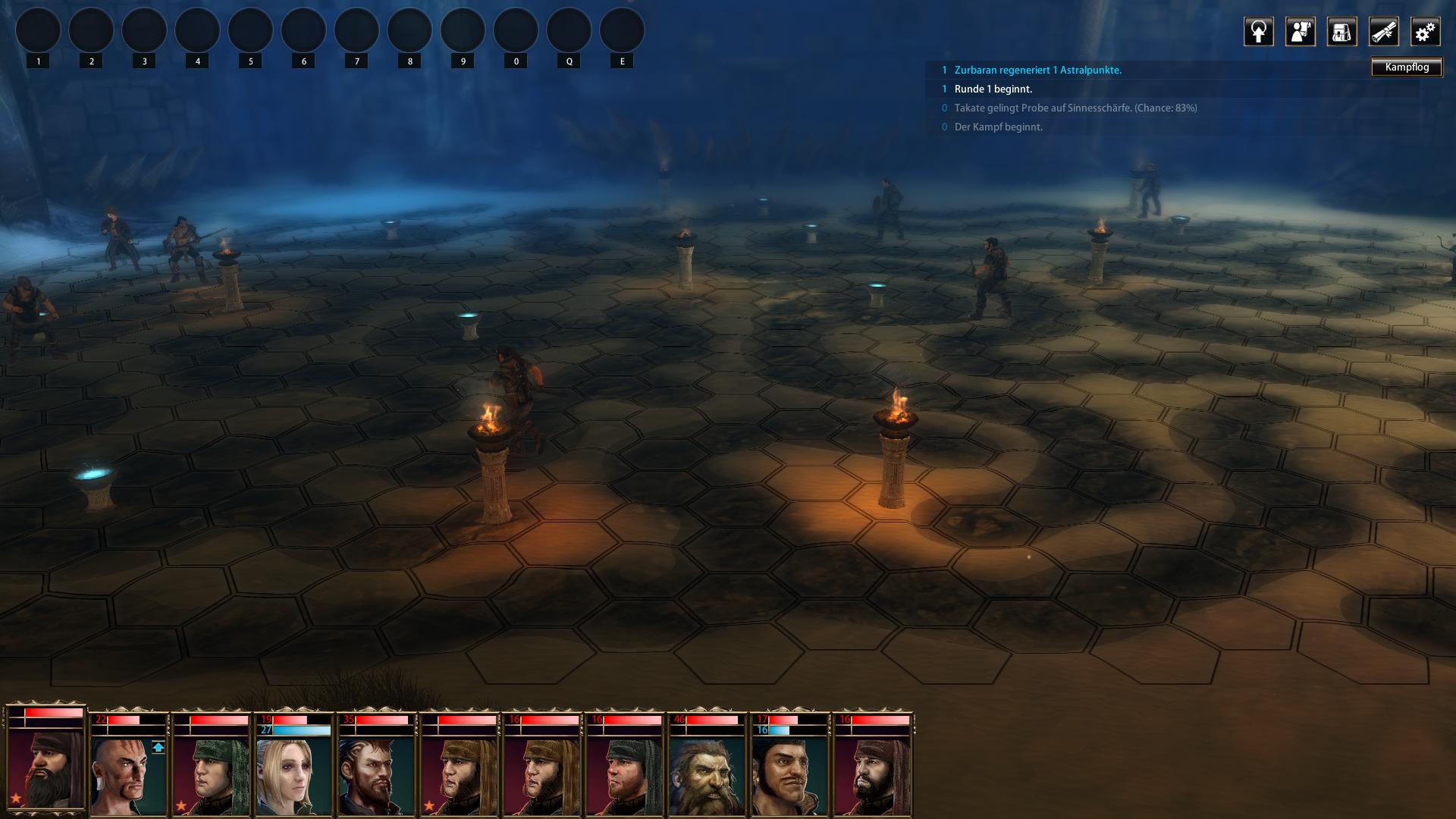Click the Zurbaran regeneration log entry
Viewport: 1456px width, 819px height.
(1037, 71)
